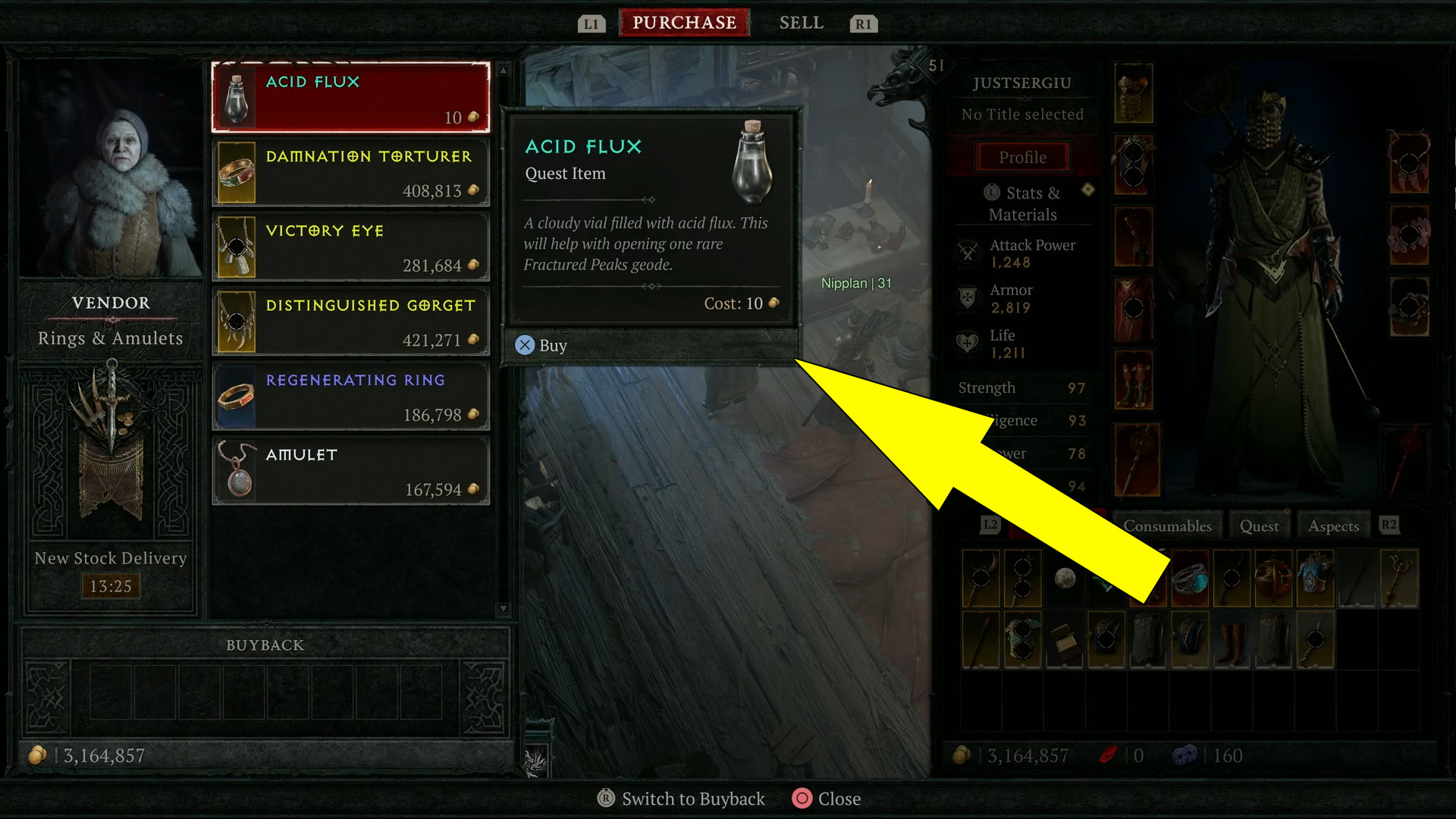
Task: Select the blue-gem ring in the inventory grid
Action: tap(1191, 579)
